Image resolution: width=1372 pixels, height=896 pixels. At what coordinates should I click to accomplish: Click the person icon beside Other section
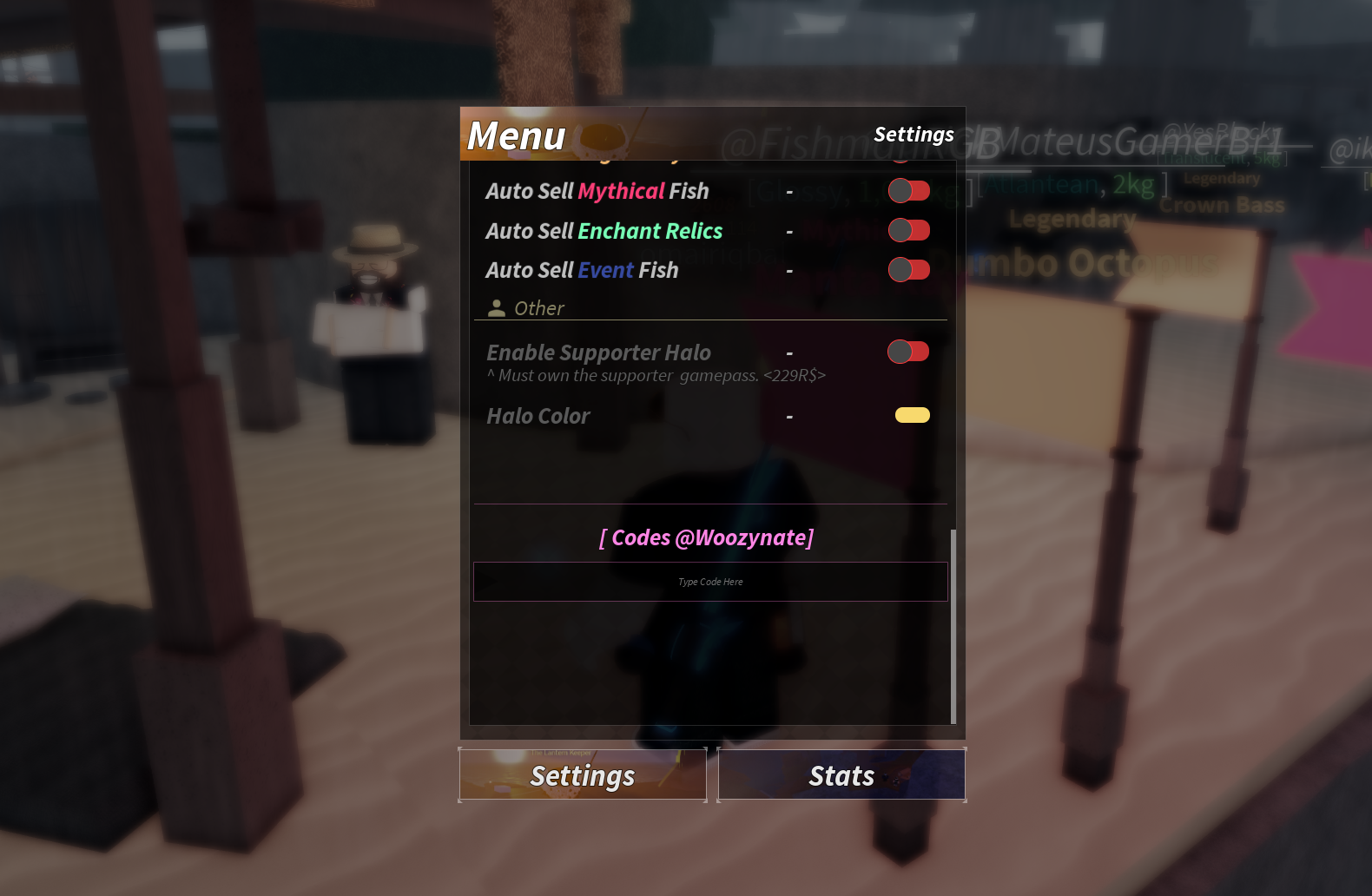pyautogui.click(x=497, y=306)
